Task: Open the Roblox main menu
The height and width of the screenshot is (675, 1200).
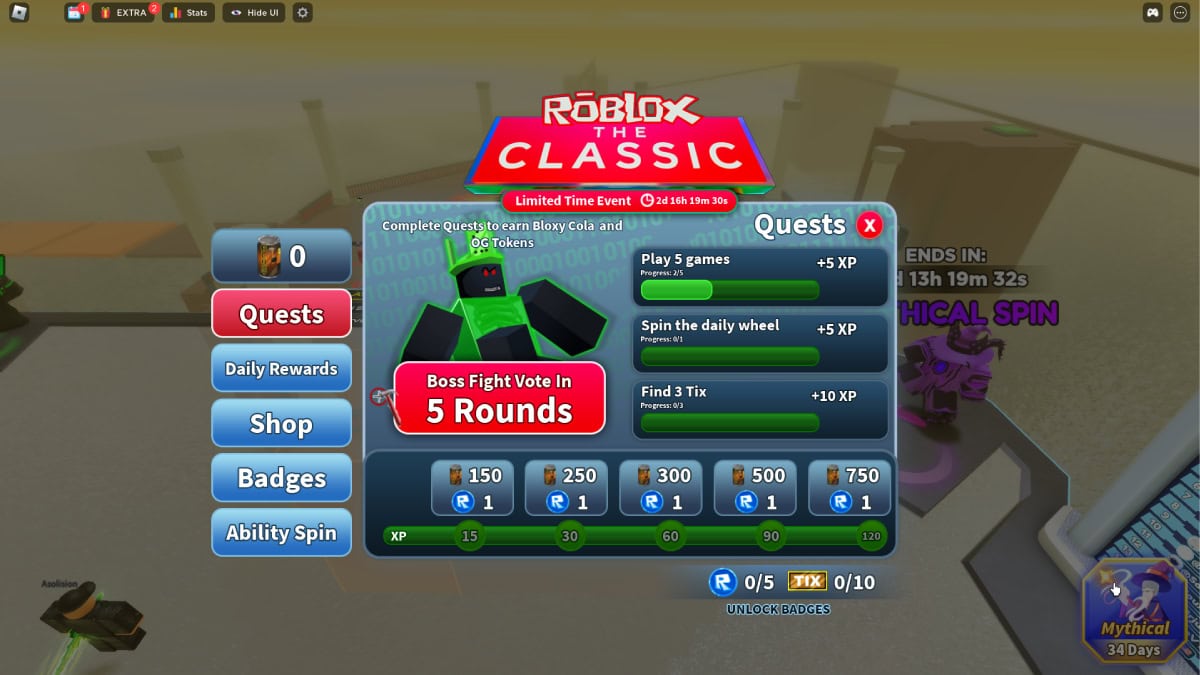Action: click(x=19, y=13)
